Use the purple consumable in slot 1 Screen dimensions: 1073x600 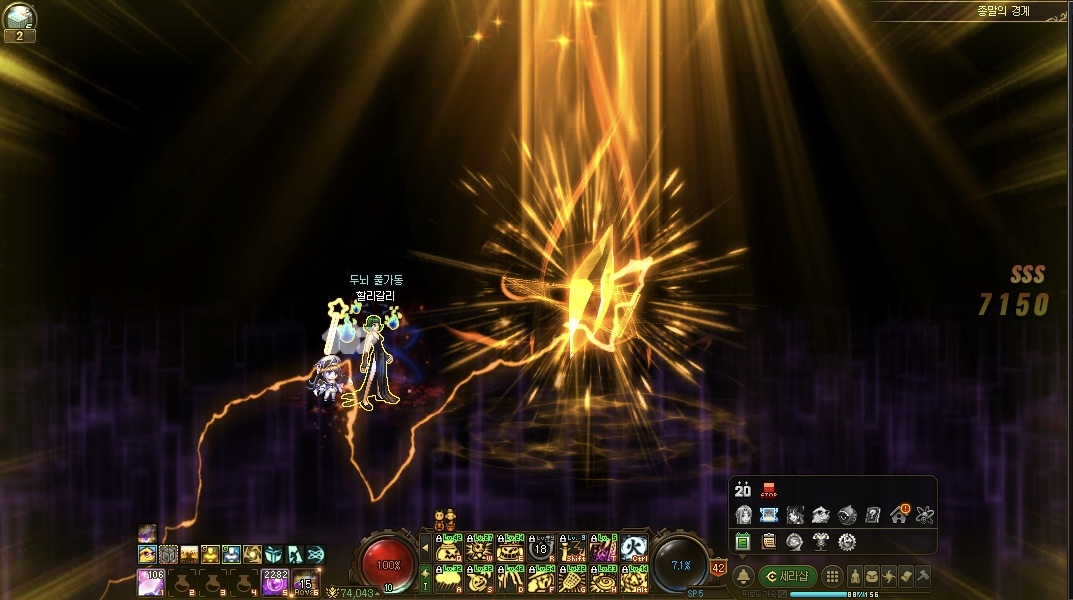150,580
